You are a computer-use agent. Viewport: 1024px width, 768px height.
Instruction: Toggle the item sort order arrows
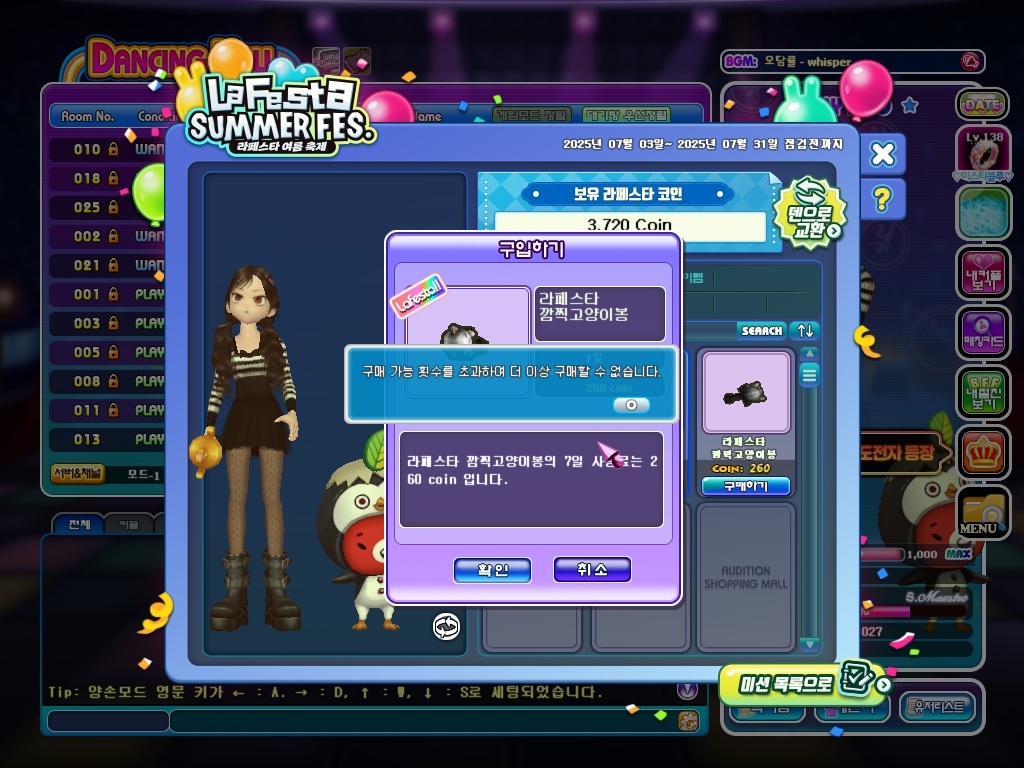pos(805,330)
